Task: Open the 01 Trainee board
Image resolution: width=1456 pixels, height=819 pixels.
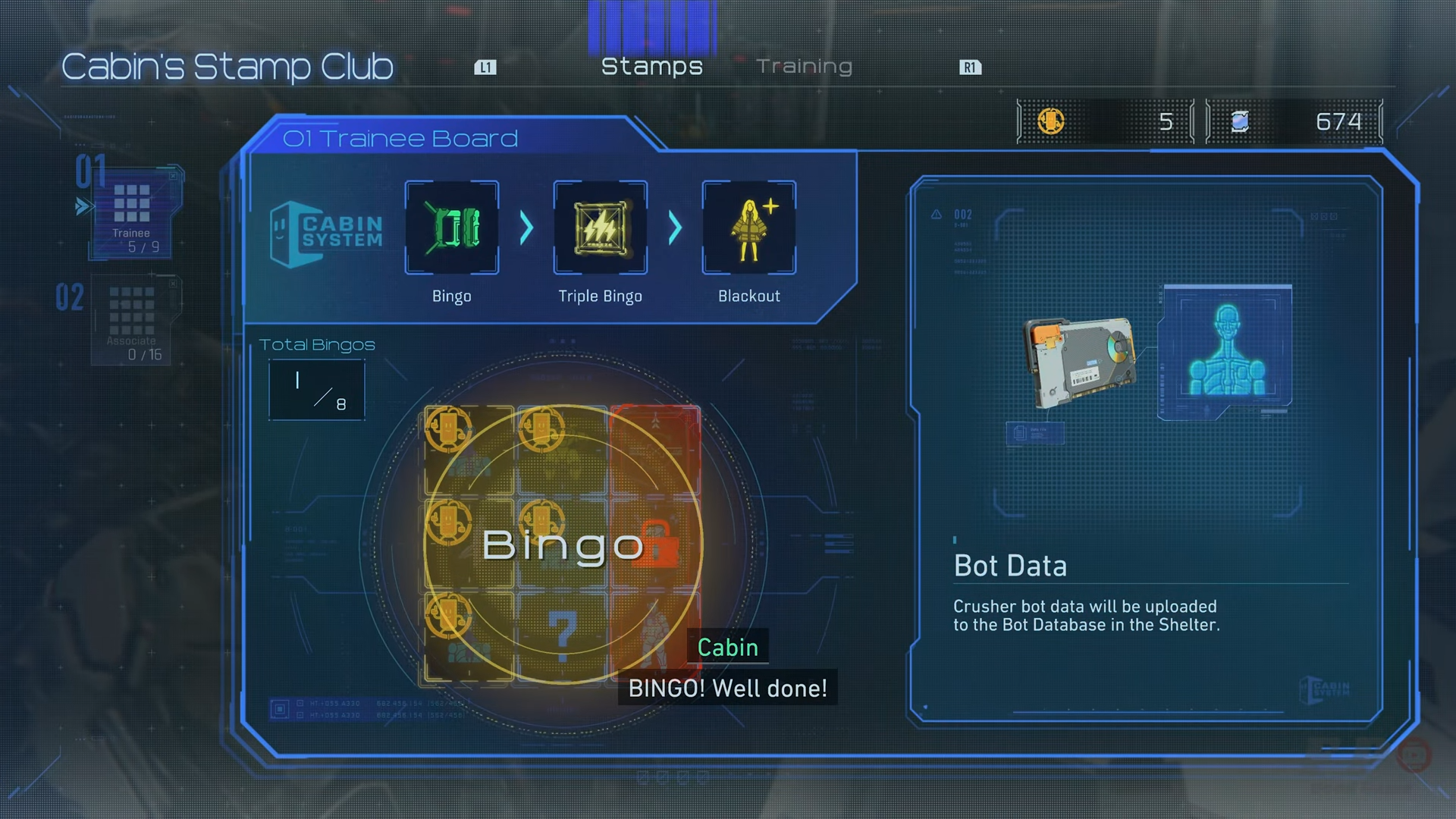Action: coord(132,211)
